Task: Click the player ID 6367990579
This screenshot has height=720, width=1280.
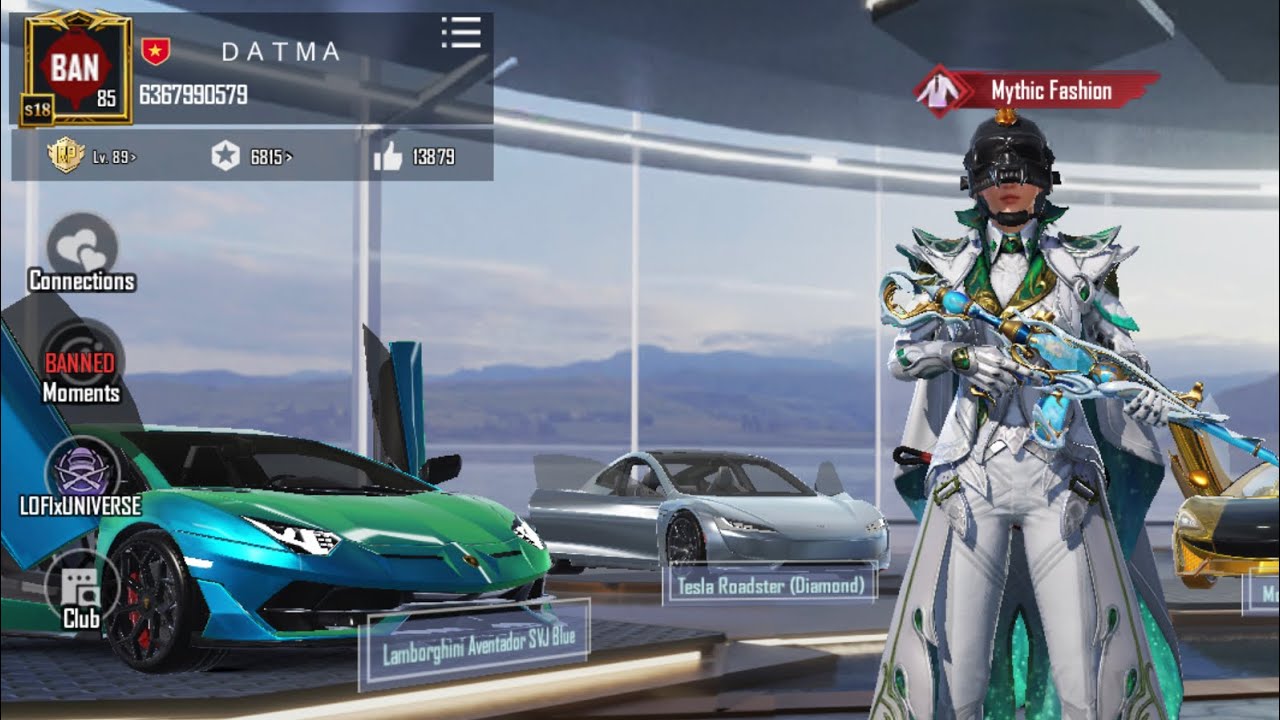Action: [x=193, y=95]
